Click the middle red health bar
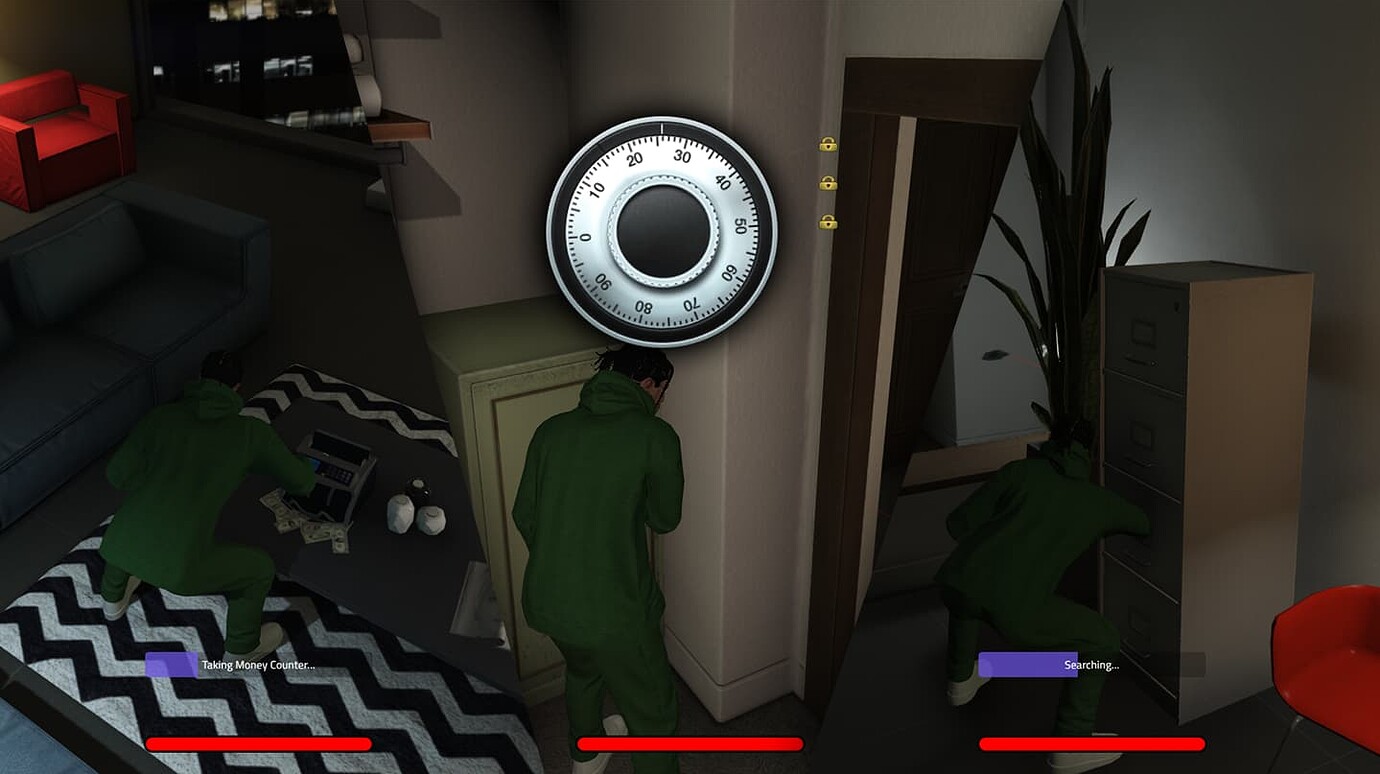1380x774 pixels. (x=690, y=744)
